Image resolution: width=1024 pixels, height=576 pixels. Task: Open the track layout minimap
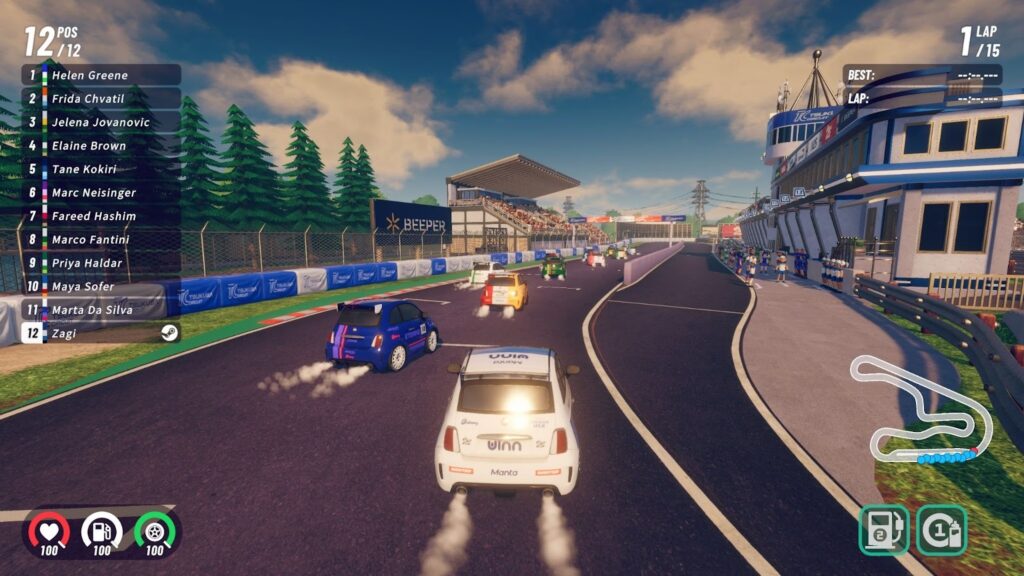pyautogui.click(x=919, y=410)
